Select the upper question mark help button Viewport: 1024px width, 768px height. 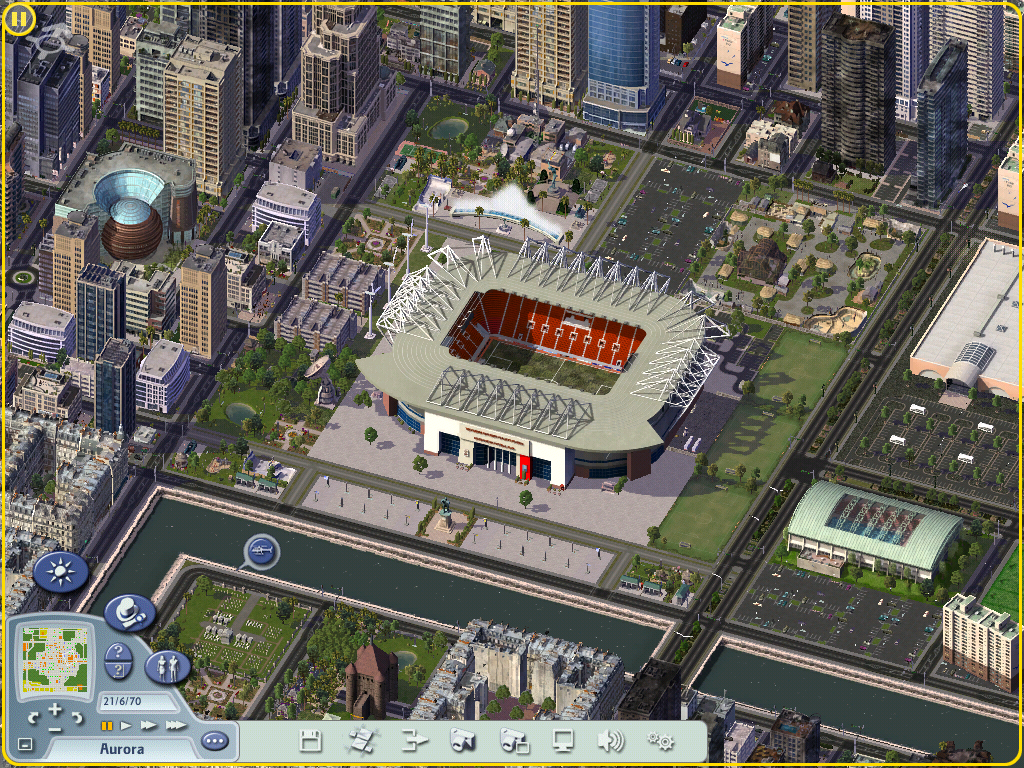pyautogui.click(x=118, y=652)
